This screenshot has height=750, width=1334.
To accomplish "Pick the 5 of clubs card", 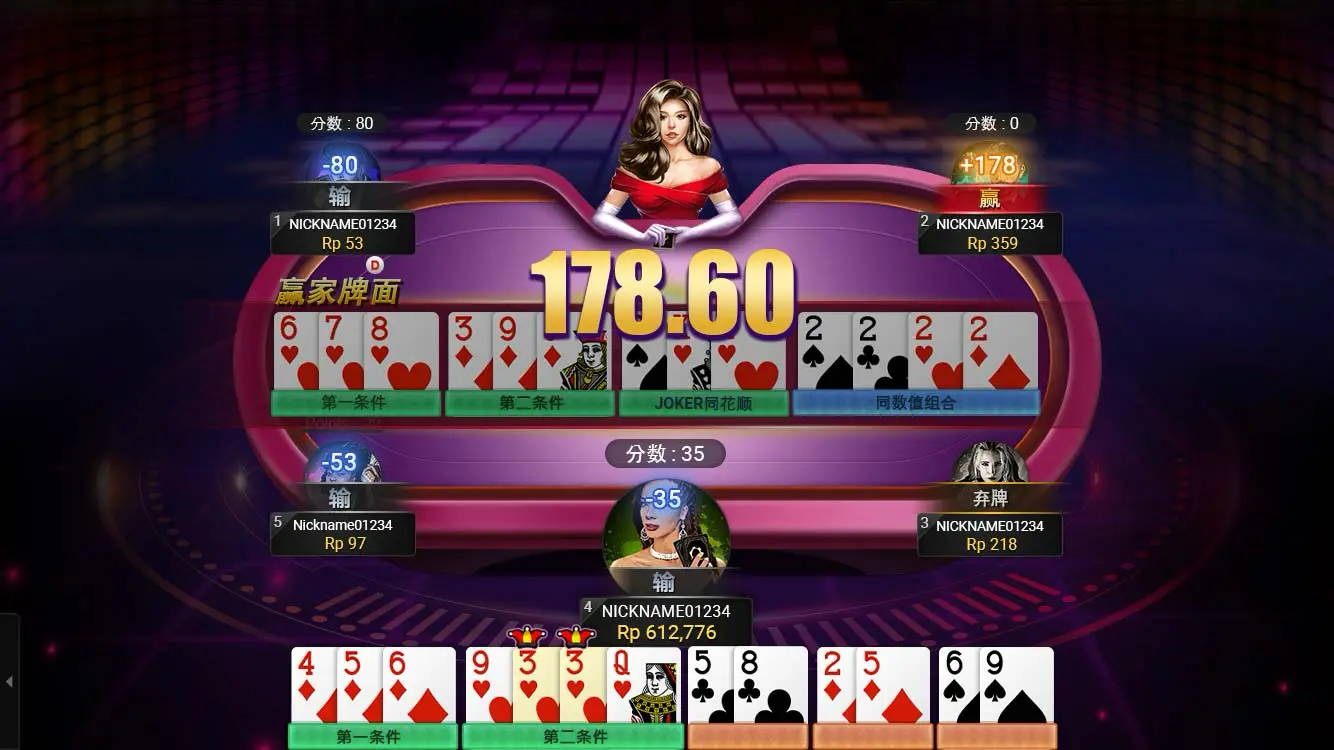I will tap(709, 685).
